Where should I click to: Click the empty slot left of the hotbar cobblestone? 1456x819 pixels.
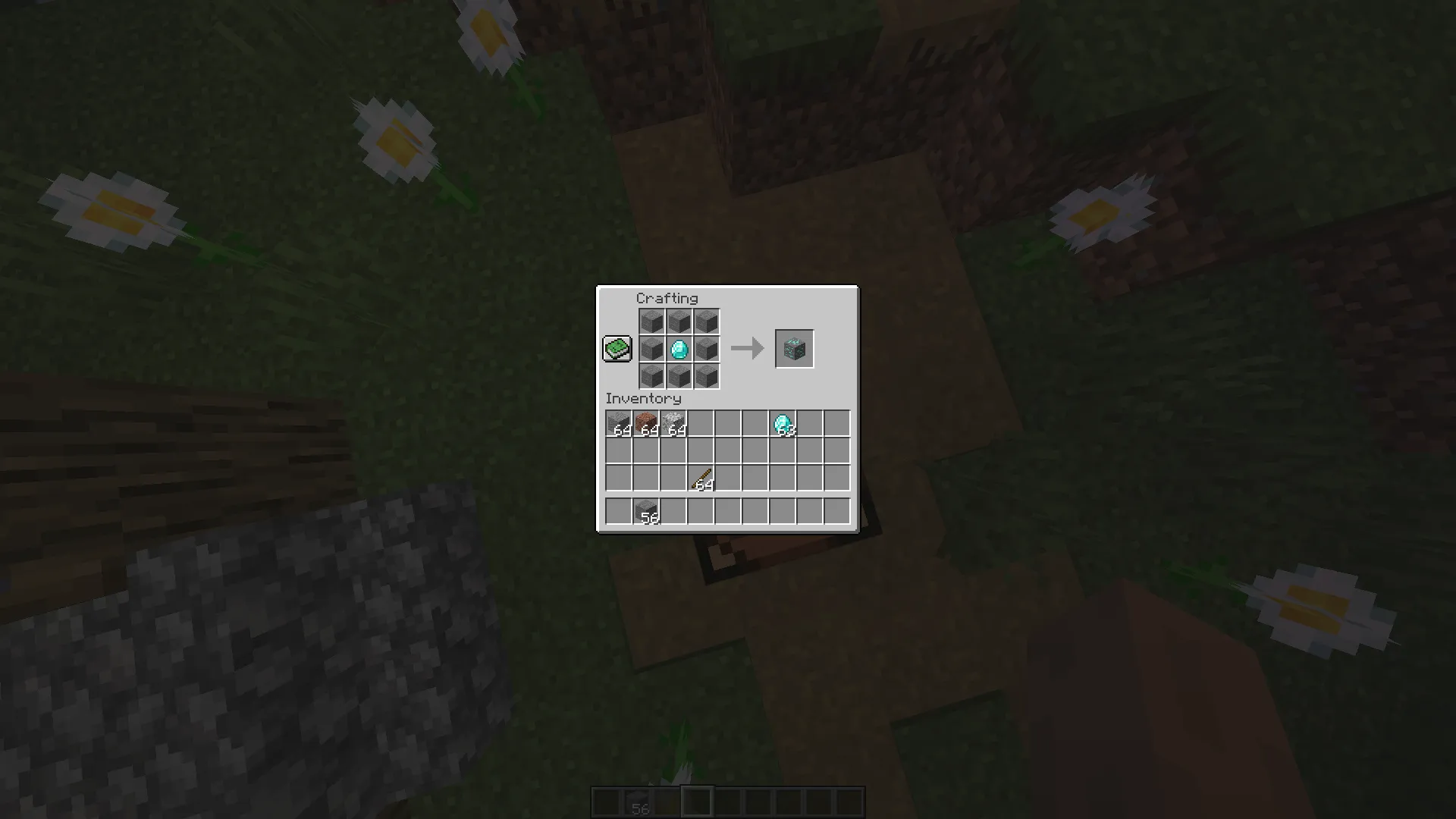point(618,510)
